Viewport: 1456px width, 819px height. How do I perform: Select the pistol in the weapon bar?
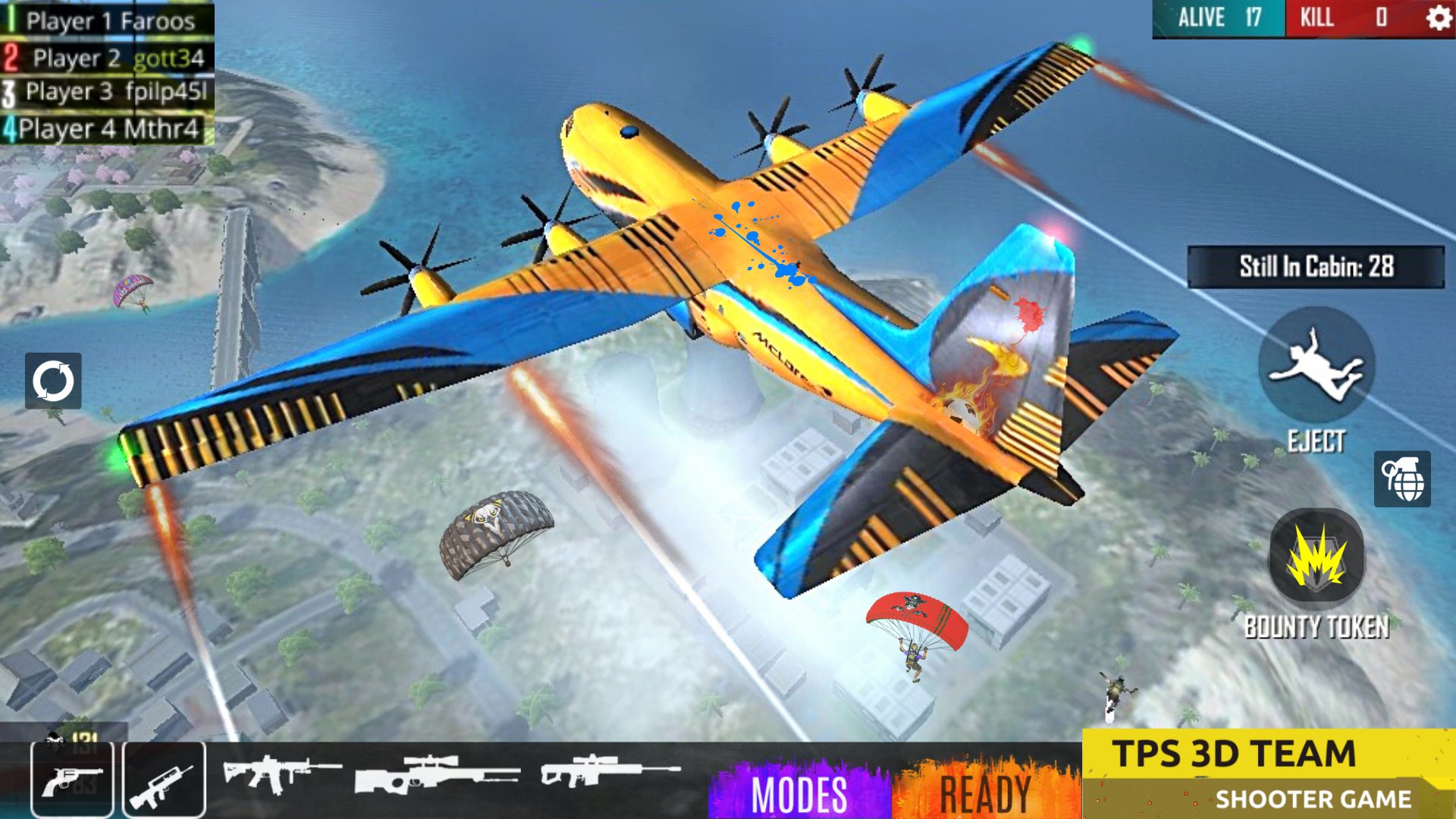[72, 781]
